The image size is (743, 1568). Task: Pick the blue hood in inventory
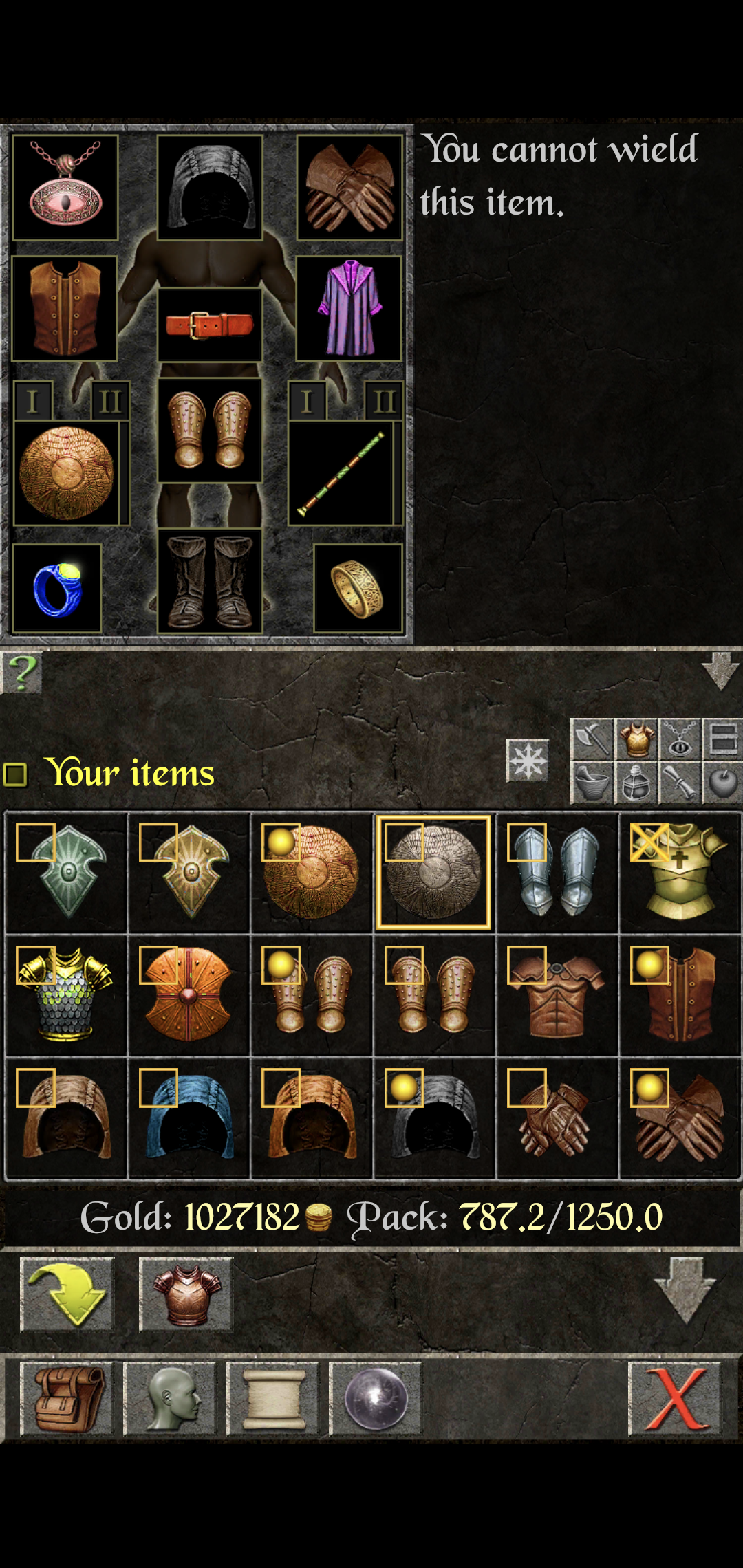click(x=189, y=1118)
